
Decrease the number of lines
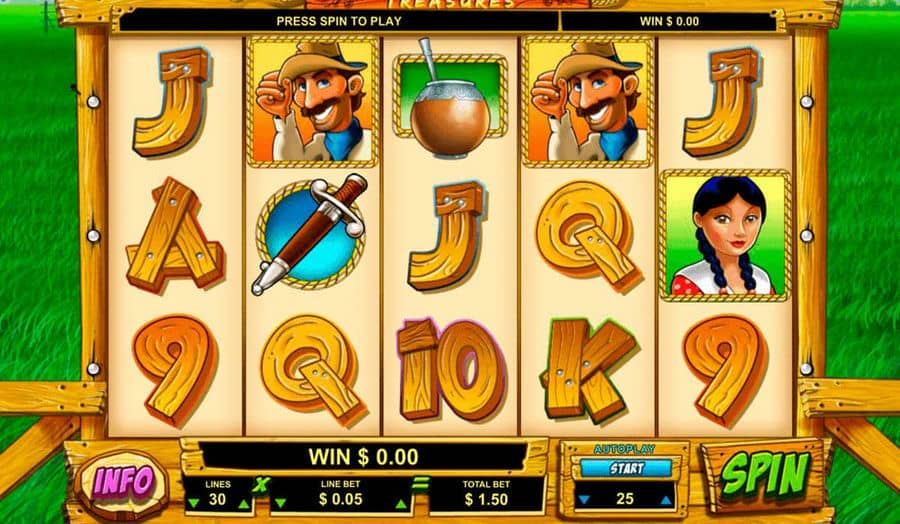click(x=193, y=503)
